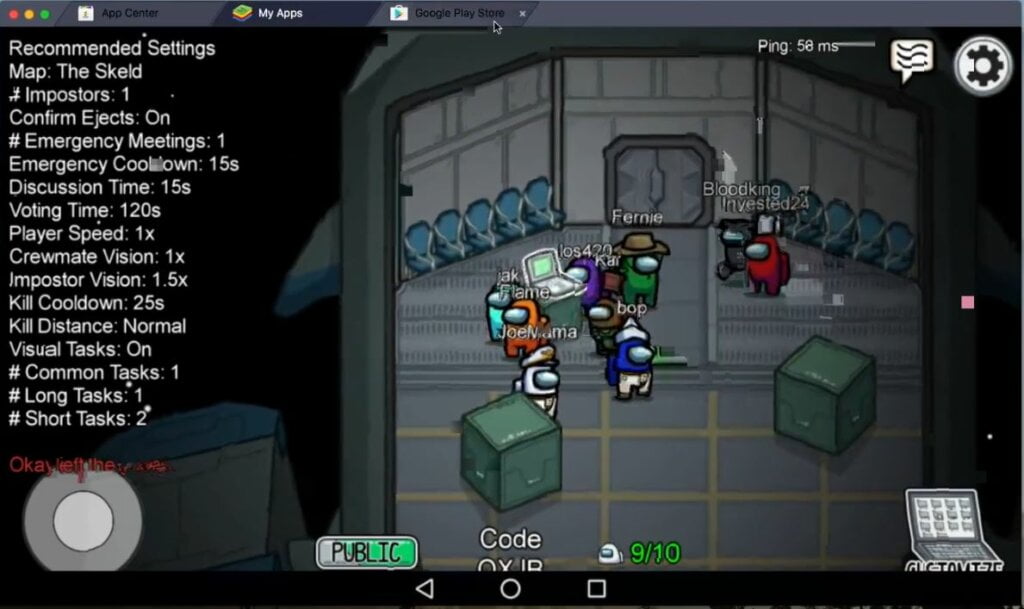Tap the Android home circle button
Screen dimensions: 1024x609
[510, 589]
